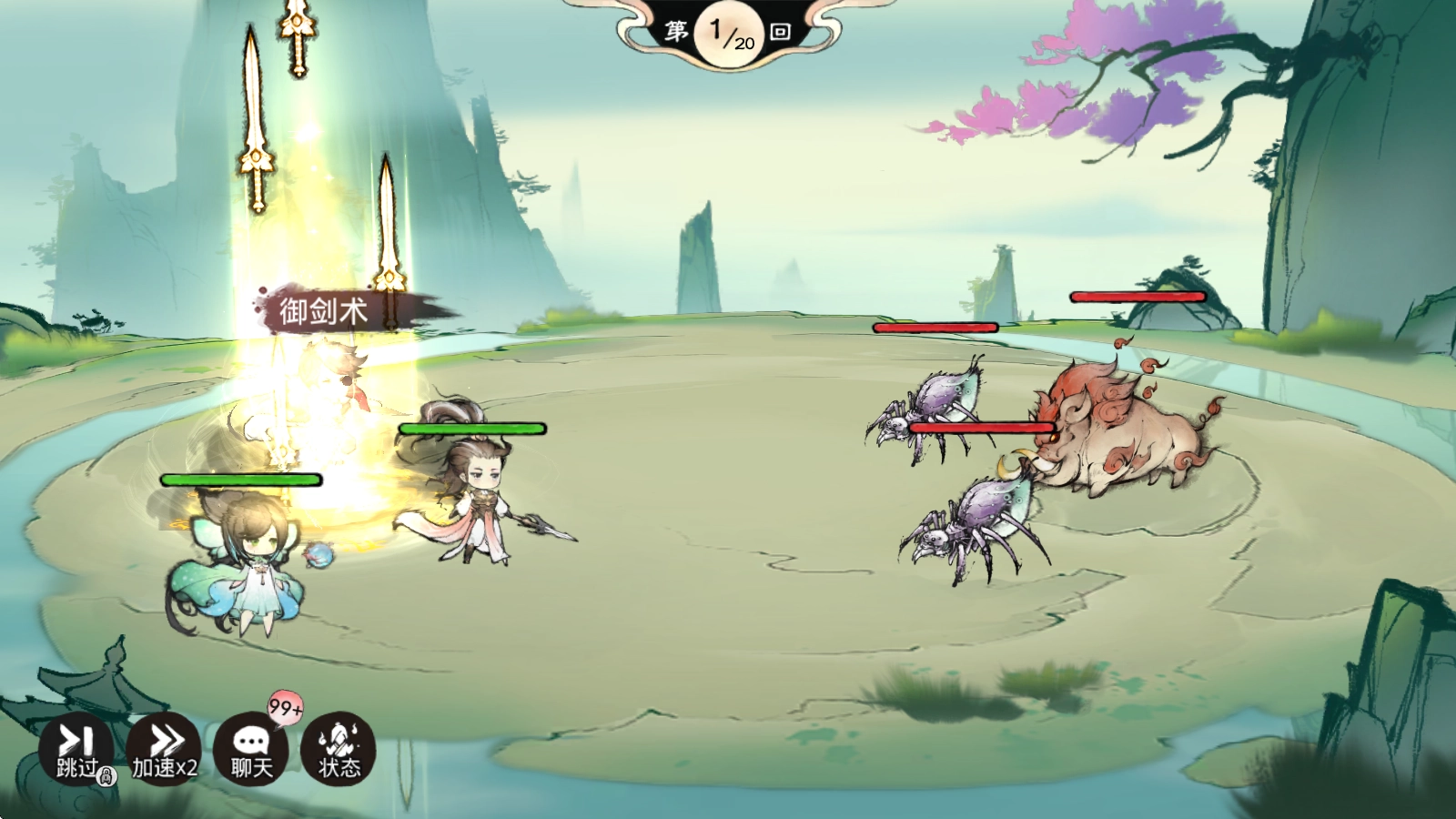Viewport: 1456px width, 819px height.
Task: Open the 聊天 chat panel
Action: pos(251,749)
